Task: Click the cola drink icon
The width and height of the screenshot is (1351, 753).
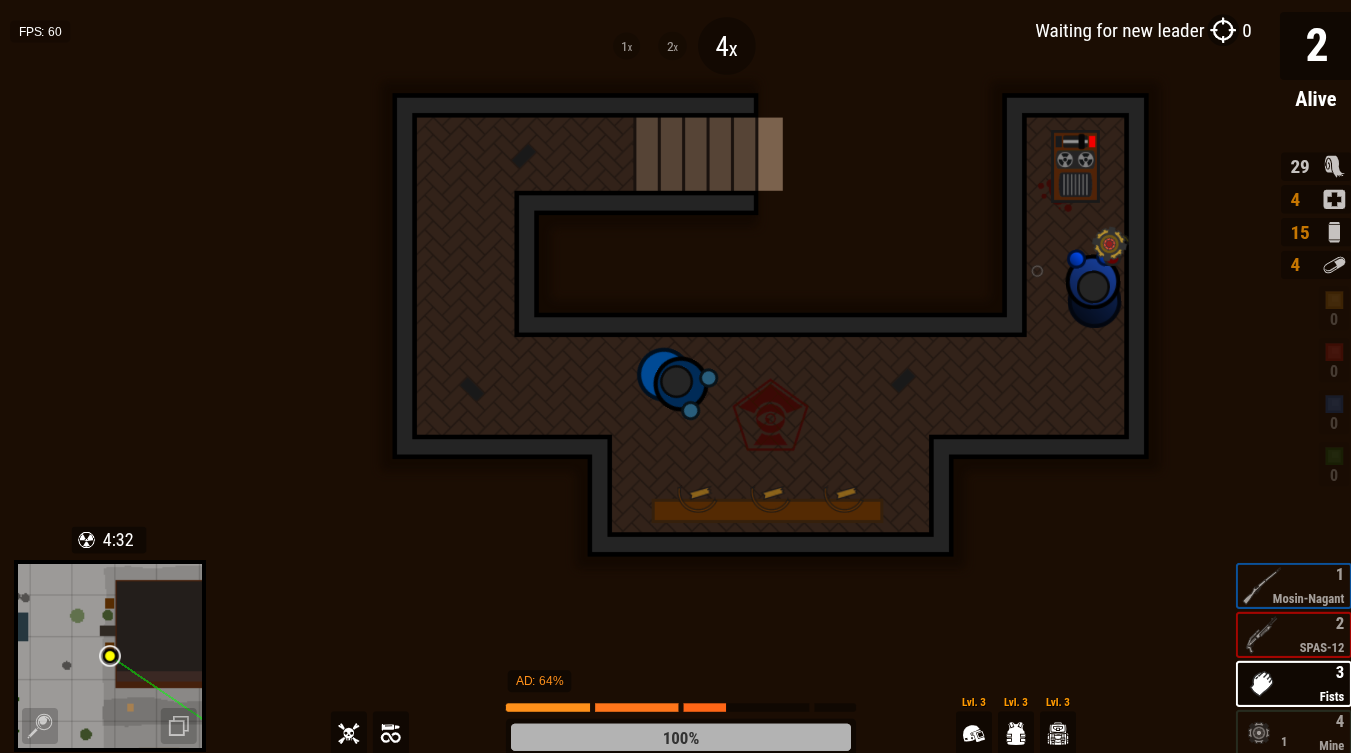Action: [1333, 232]
